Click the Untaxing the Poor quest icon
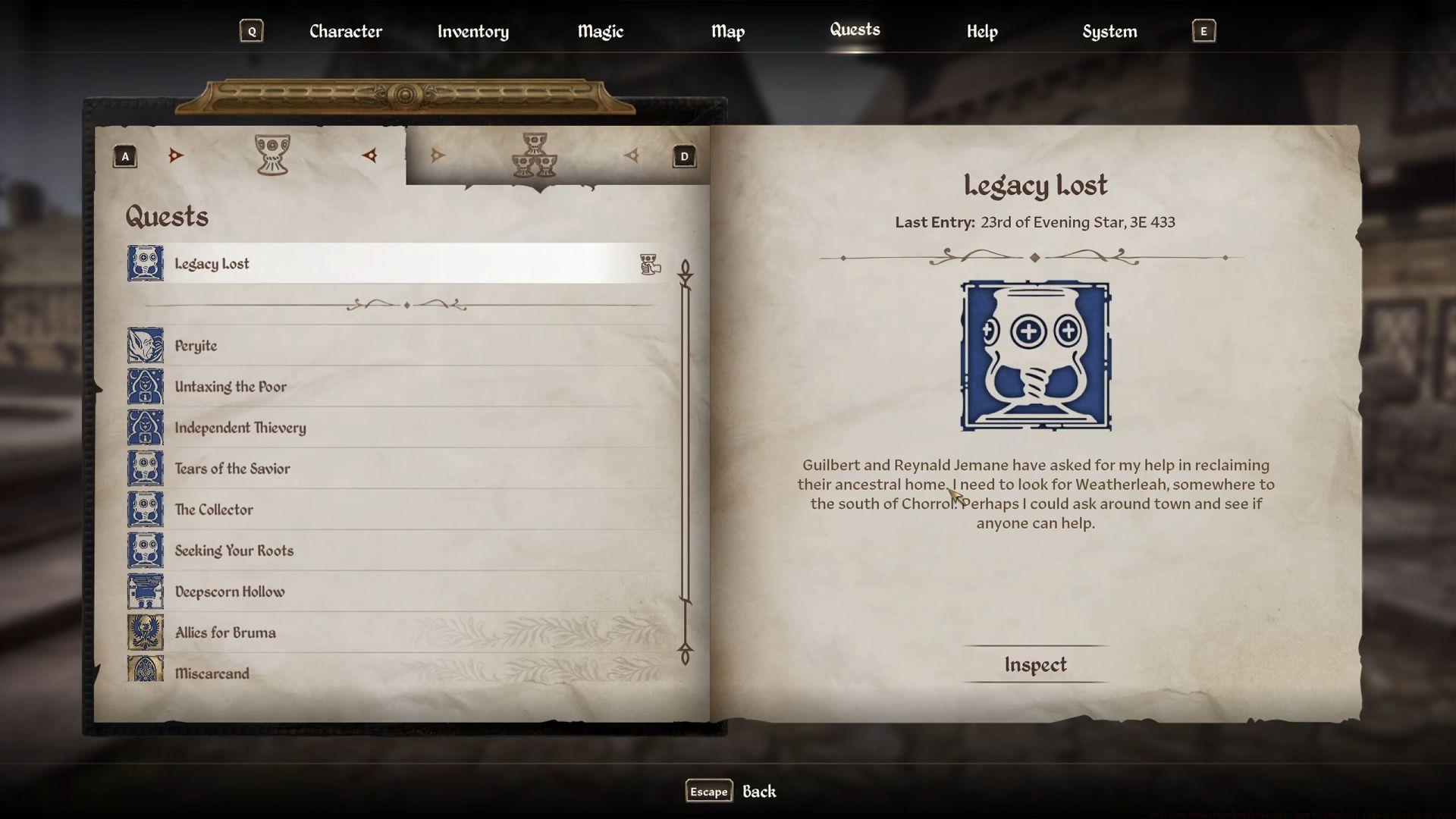1456x819 pixels. (145, 386)
